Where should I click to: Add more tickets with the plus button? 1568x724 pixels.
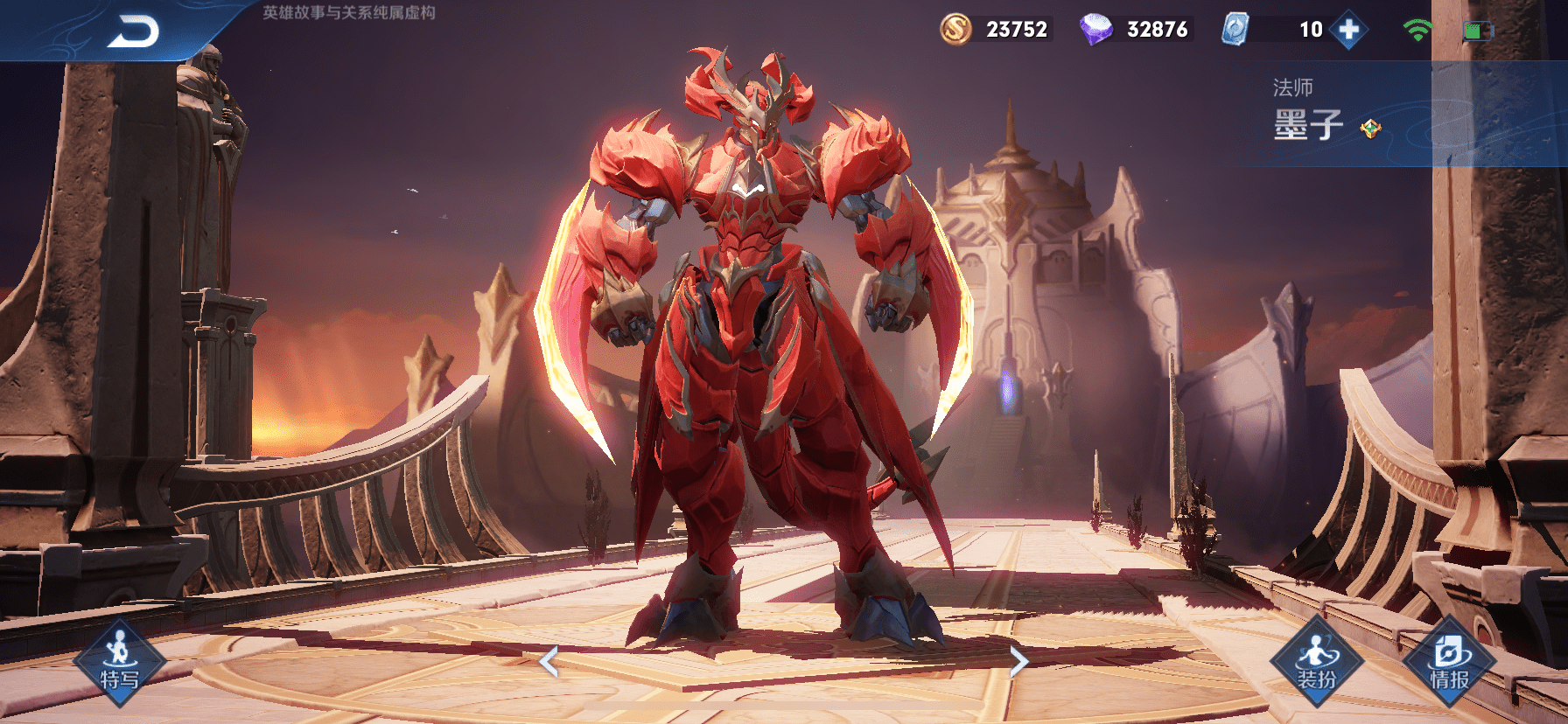pos(1348,30)
